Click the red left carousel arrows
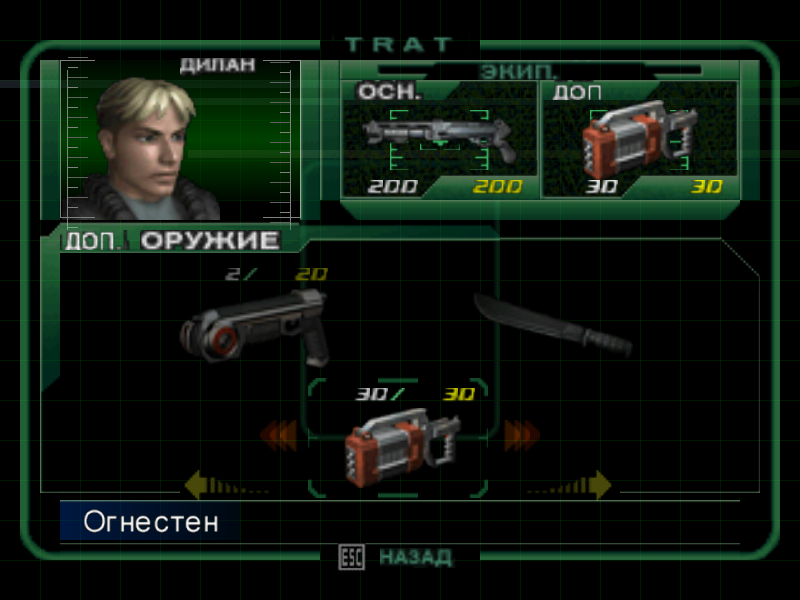 point(279,434)
